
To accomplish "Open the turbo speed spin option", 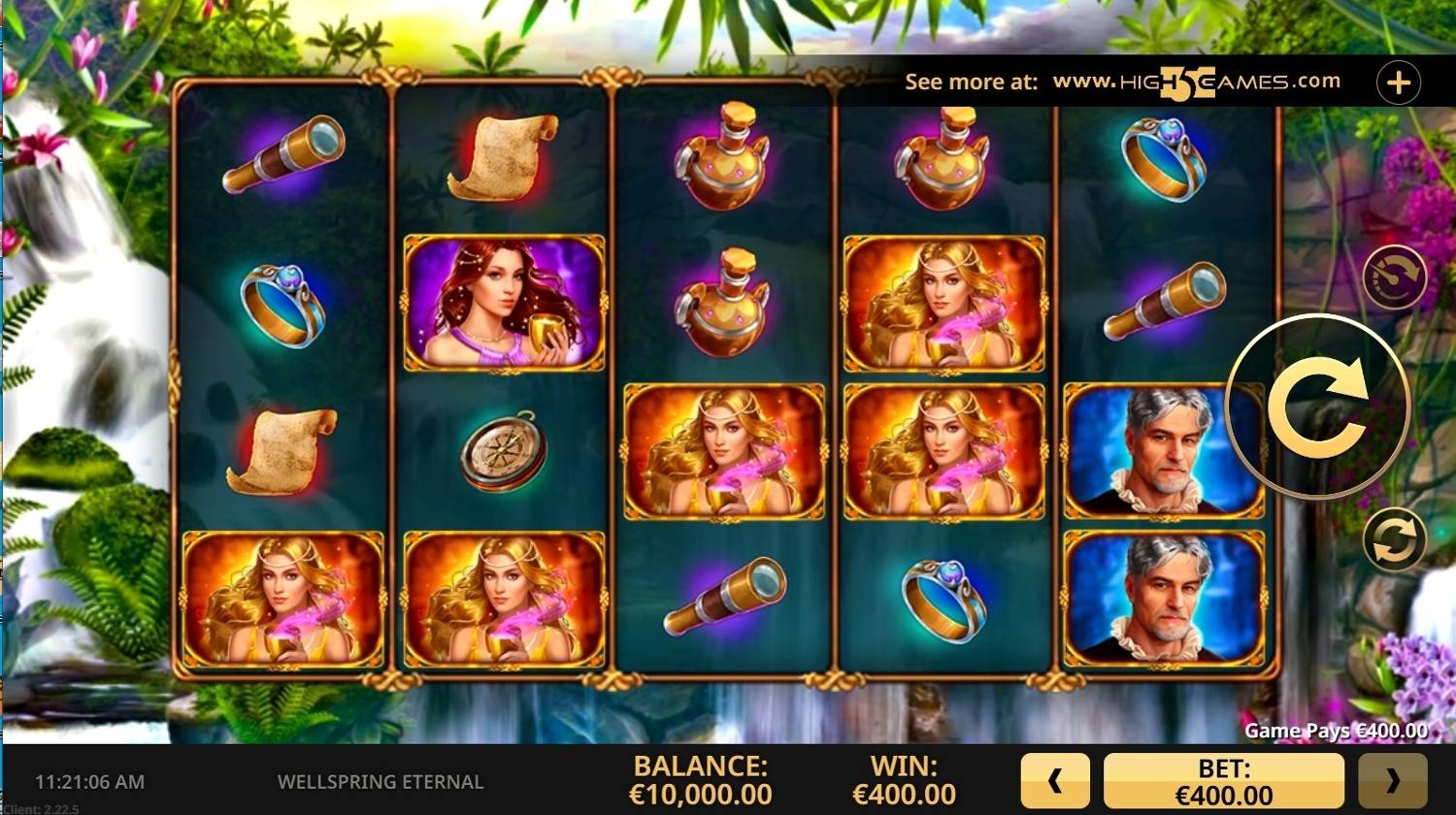I will tap(1395, 277).
